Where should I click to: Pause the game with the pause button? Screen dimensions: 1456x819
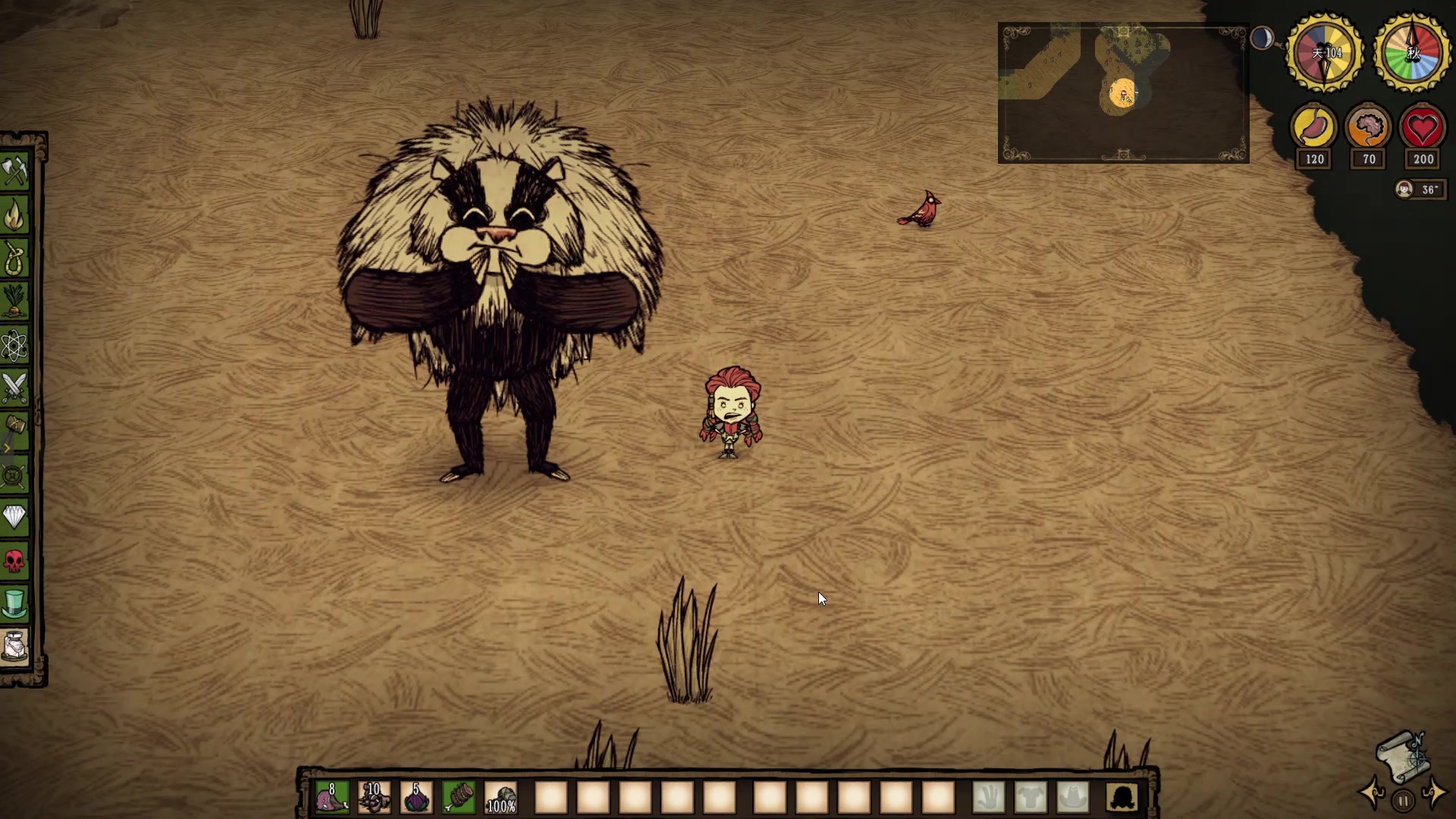tap(1403, 800)
